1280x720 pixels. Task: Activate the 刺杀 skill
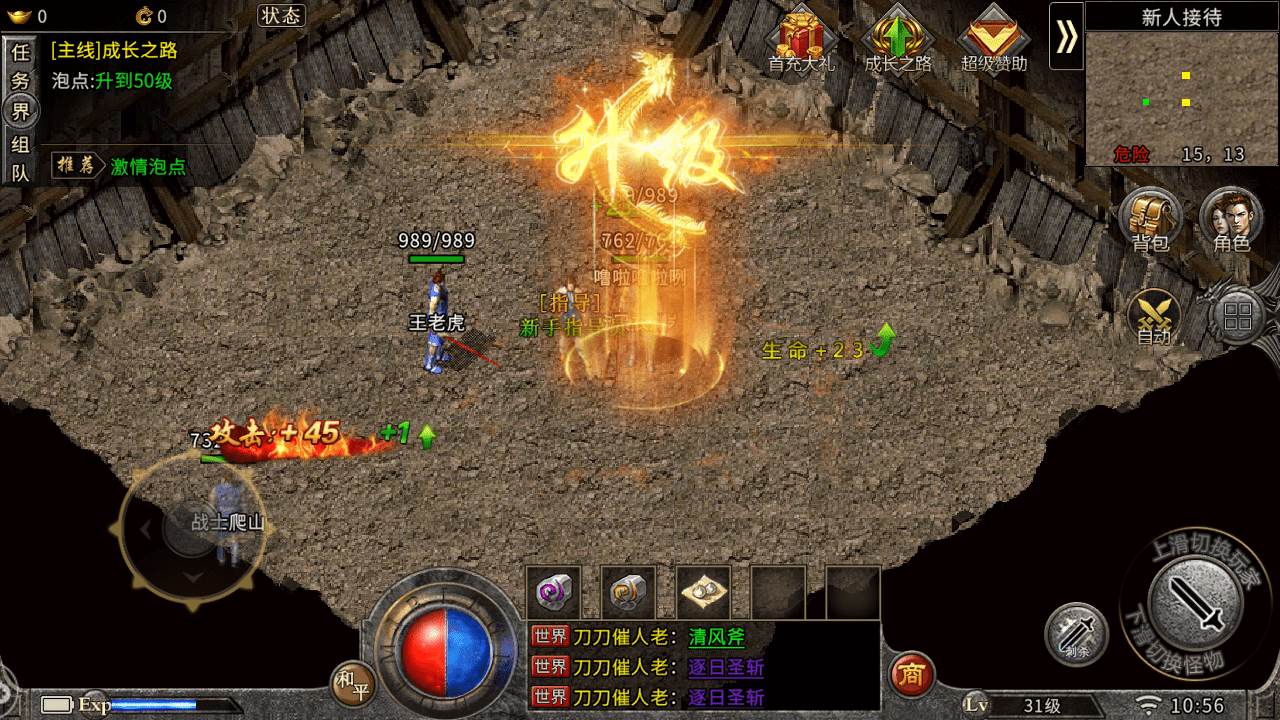(1076, 635)
